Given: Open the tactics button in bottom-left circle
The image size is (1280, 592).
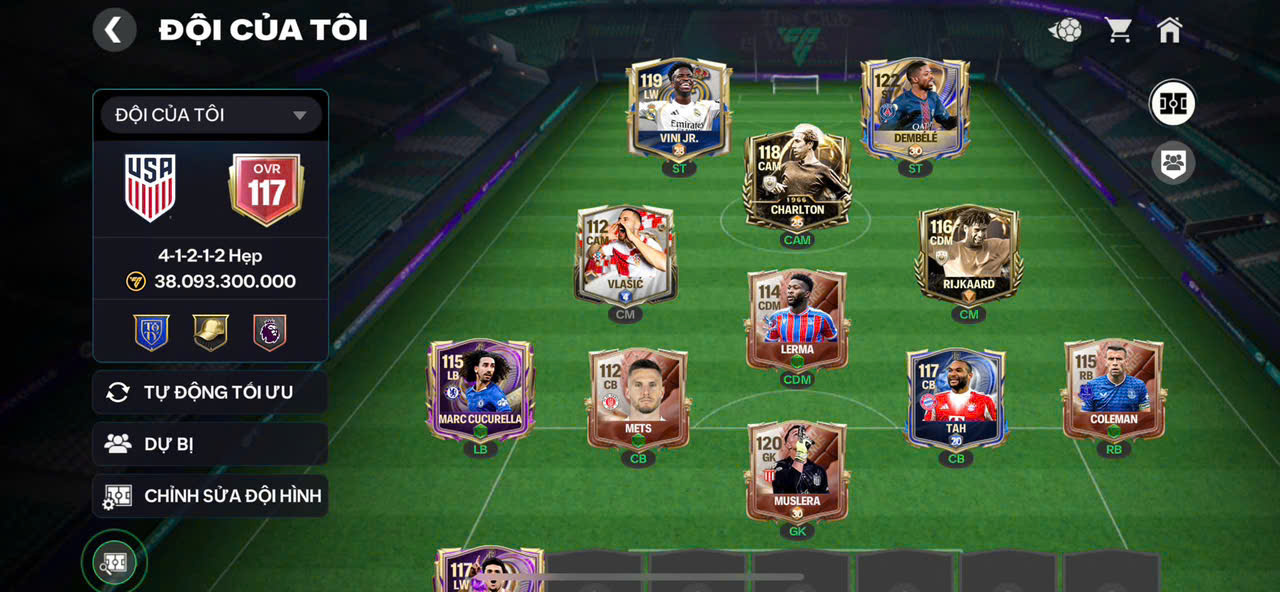Looking at the screenshot, I should 114,563.
